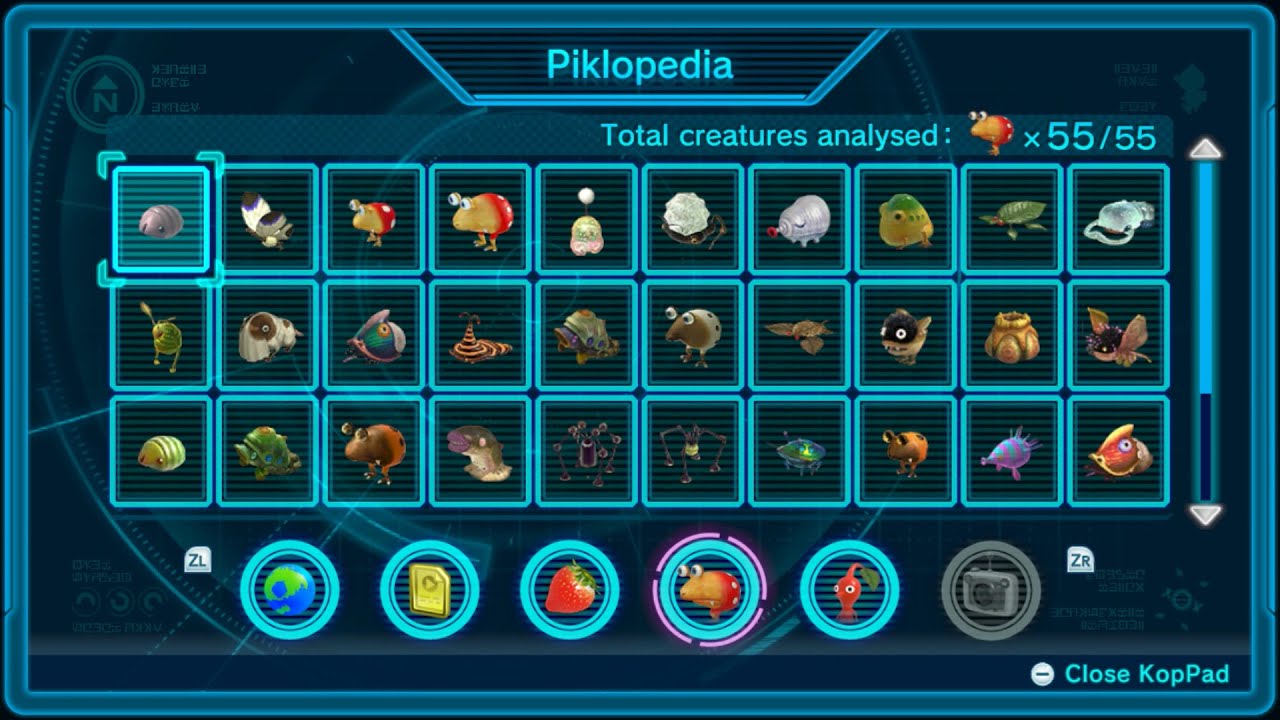
Task: Open the yellow frog creature entry
Action: pos(905,219)
